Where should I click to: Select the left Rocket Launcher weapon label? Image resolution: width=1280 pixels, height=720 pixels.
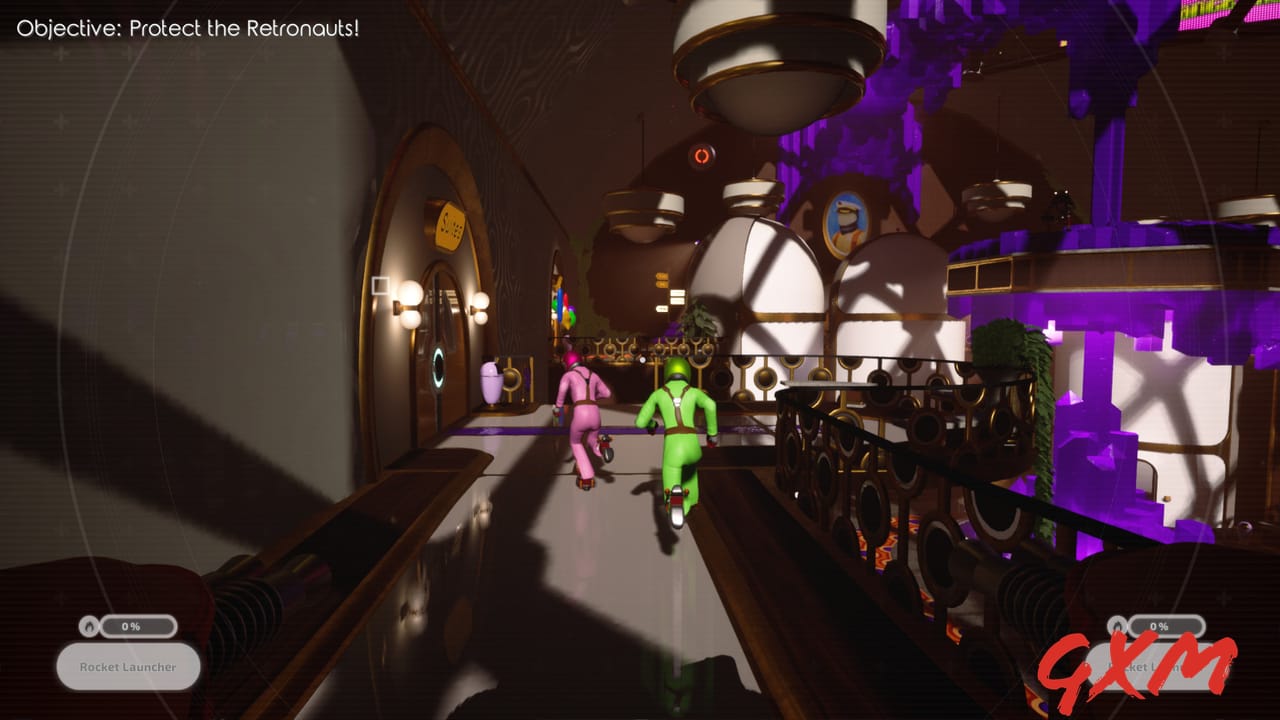point(127,667)
